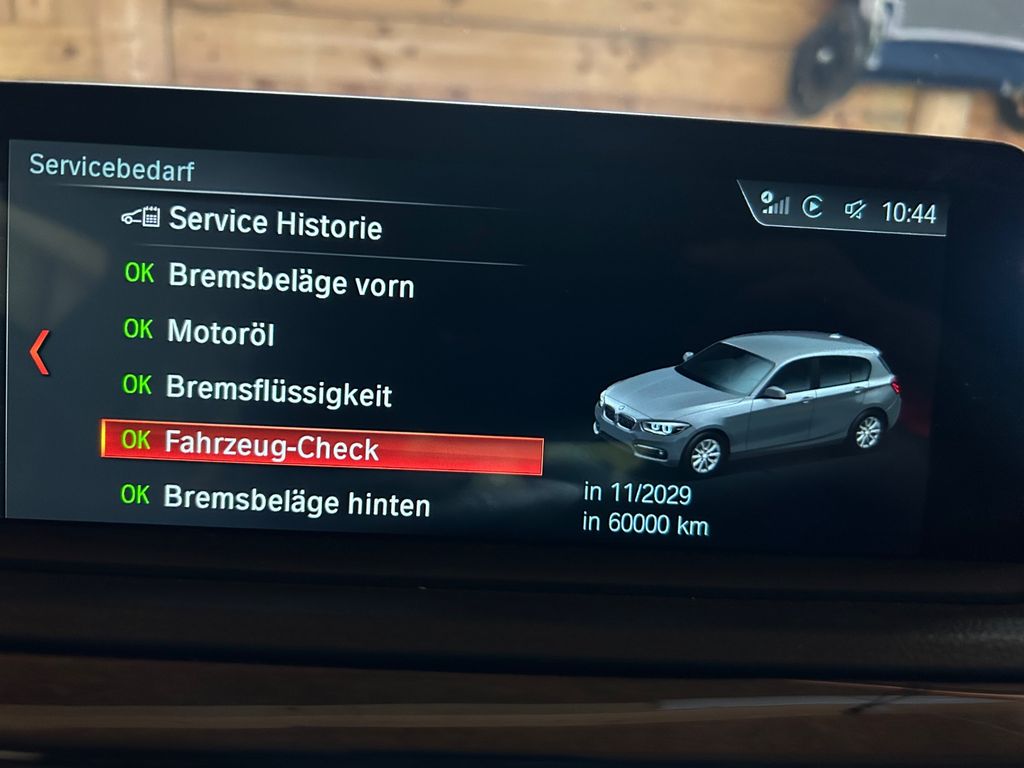Open the Service Historie entry
Image resolution: width=1024 pixels, height=768 pixels.
[x=274, y=222]
